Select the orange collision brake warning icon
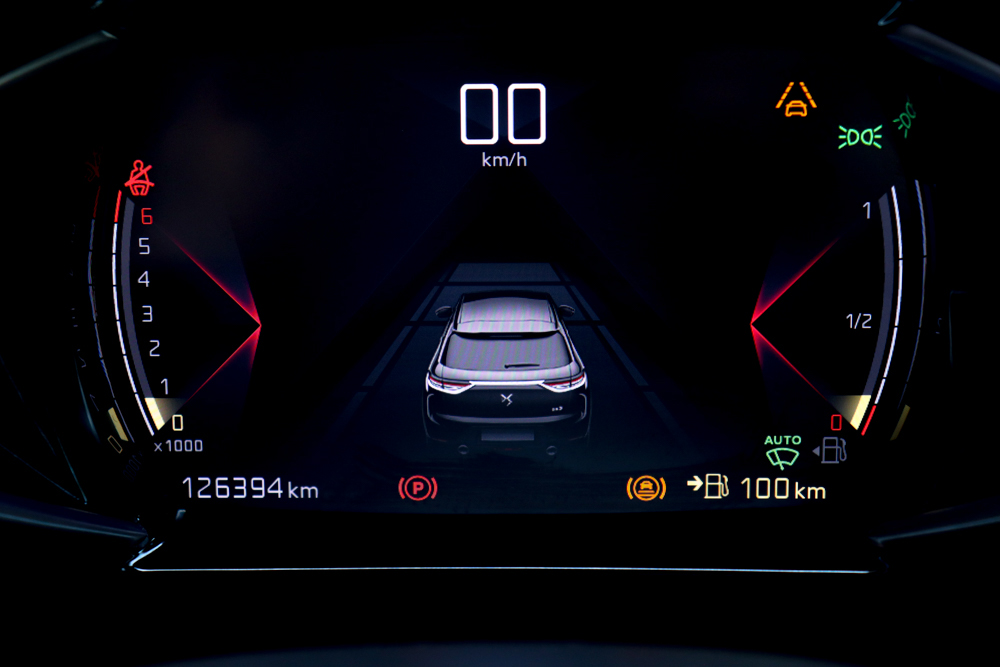This screenshot has height=667, width=1000. pyautogui.click(x=646, y=488)
